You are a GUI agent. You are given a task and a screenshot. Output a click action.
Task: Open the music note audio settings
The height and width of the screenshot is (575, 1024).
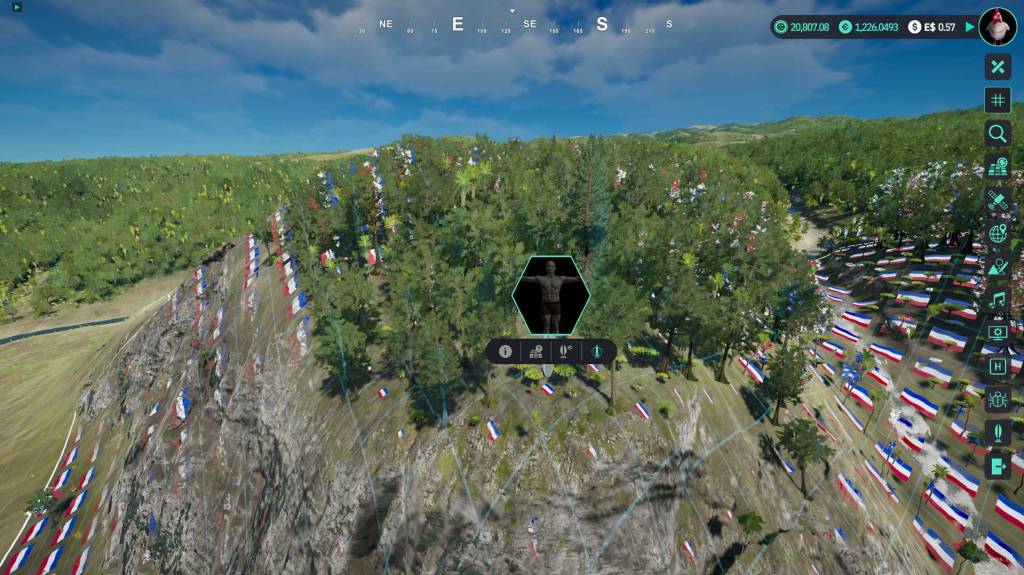[x=997, y=299]
